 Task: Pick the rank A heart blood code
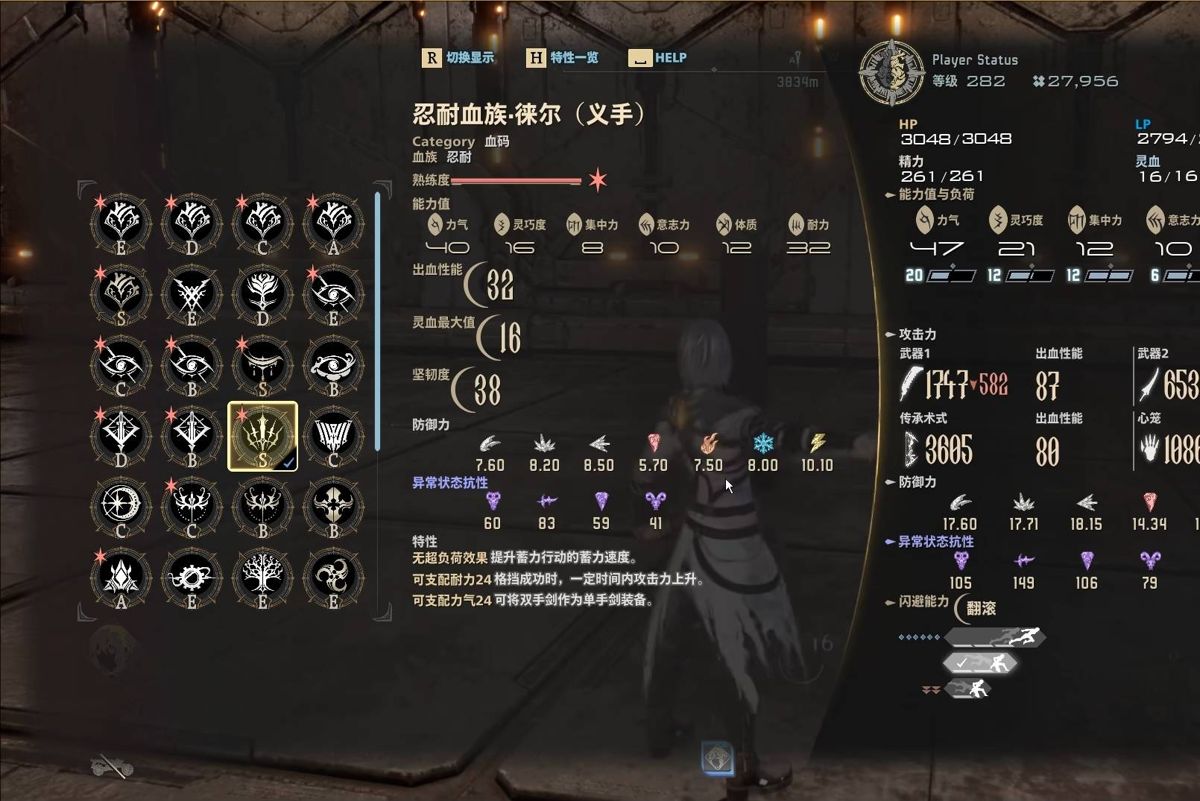point(334,222)
